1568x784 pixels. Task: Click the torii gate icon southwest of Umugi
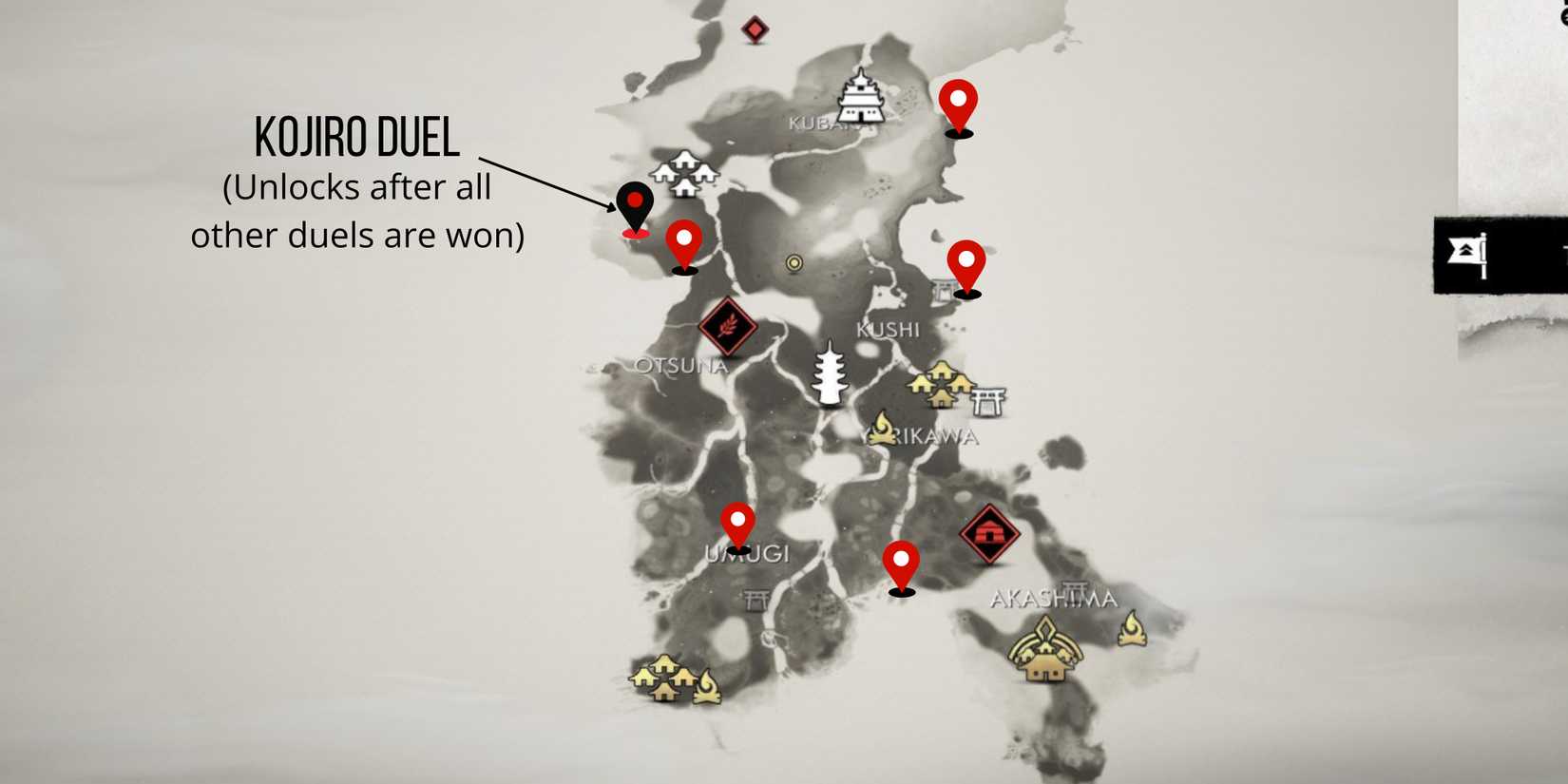(755, 599)
